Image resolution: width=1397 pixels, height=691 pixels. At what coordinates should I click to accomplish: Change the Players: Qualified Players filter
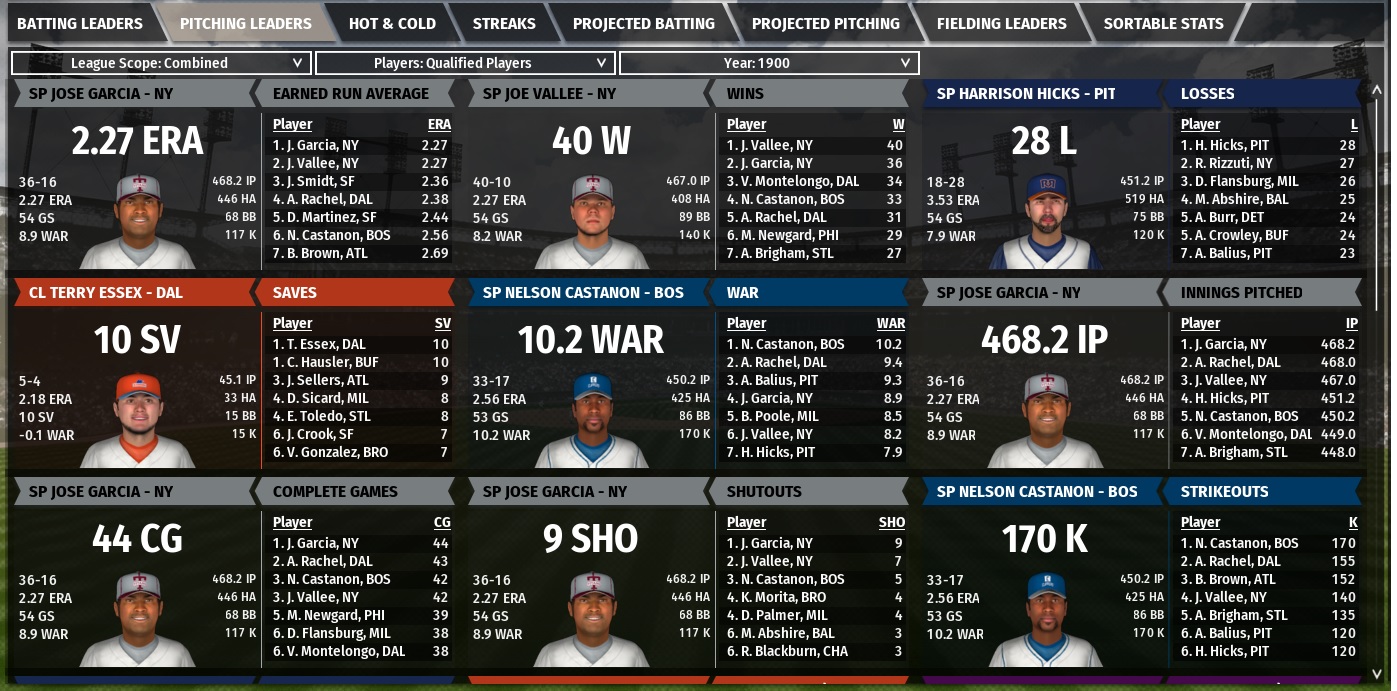tap(464, 63)
